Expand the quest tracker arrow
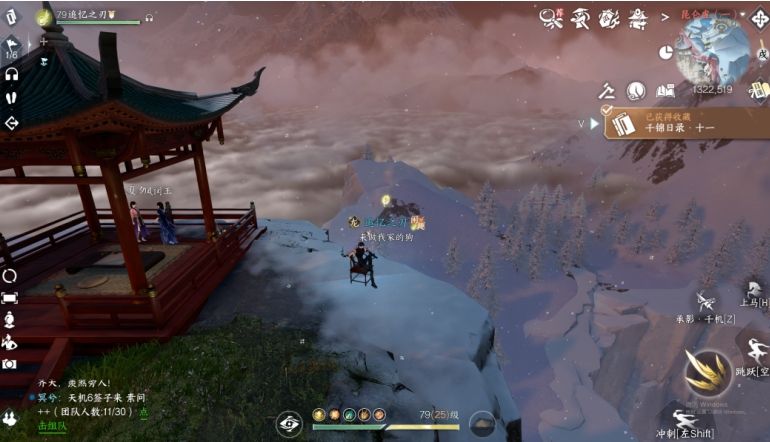The image size is (770, 442). pyautogui.click(x=594, y=124)
